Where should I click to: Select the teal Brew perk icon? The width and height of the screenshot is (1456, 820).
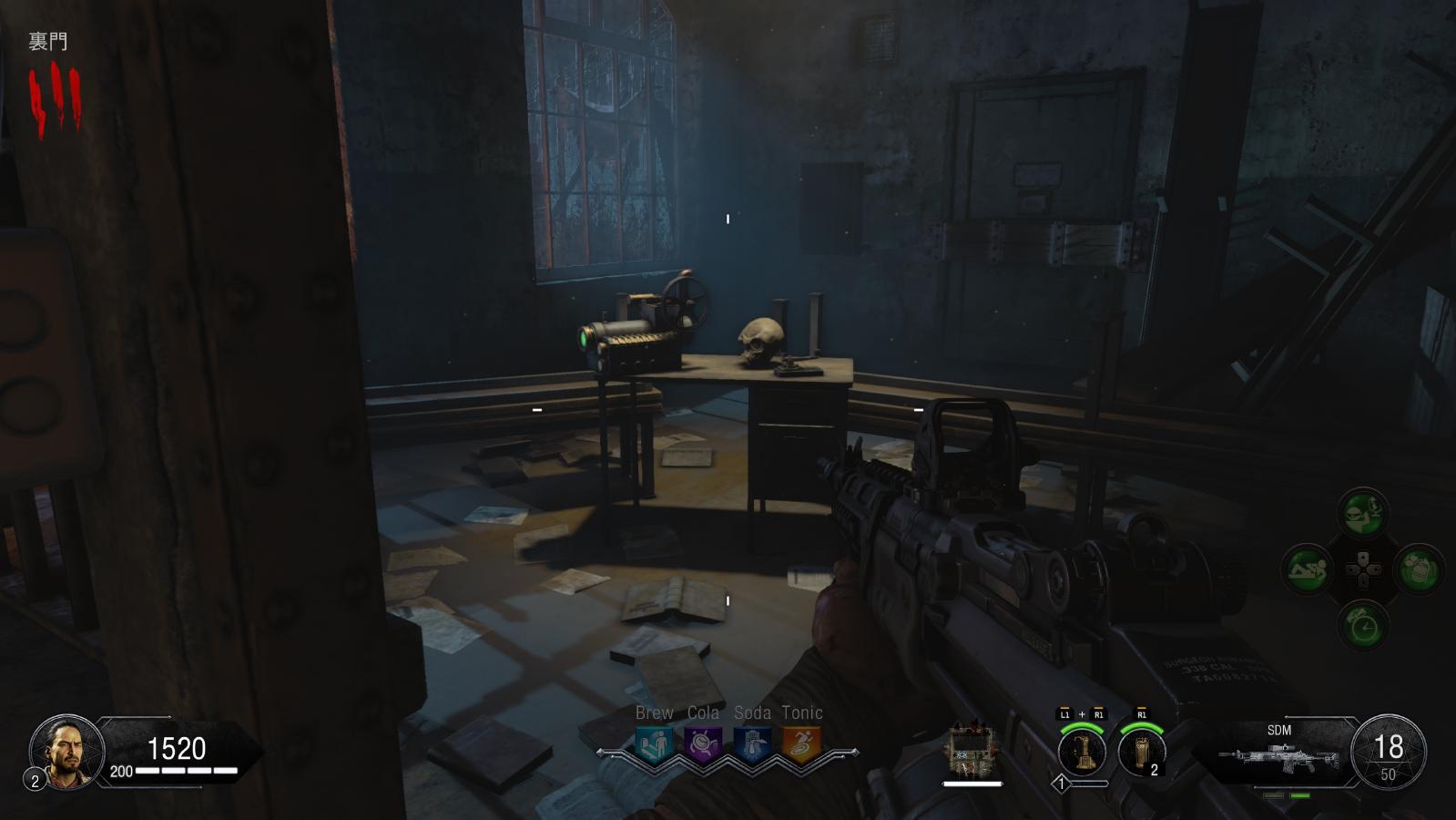[655, 743]
